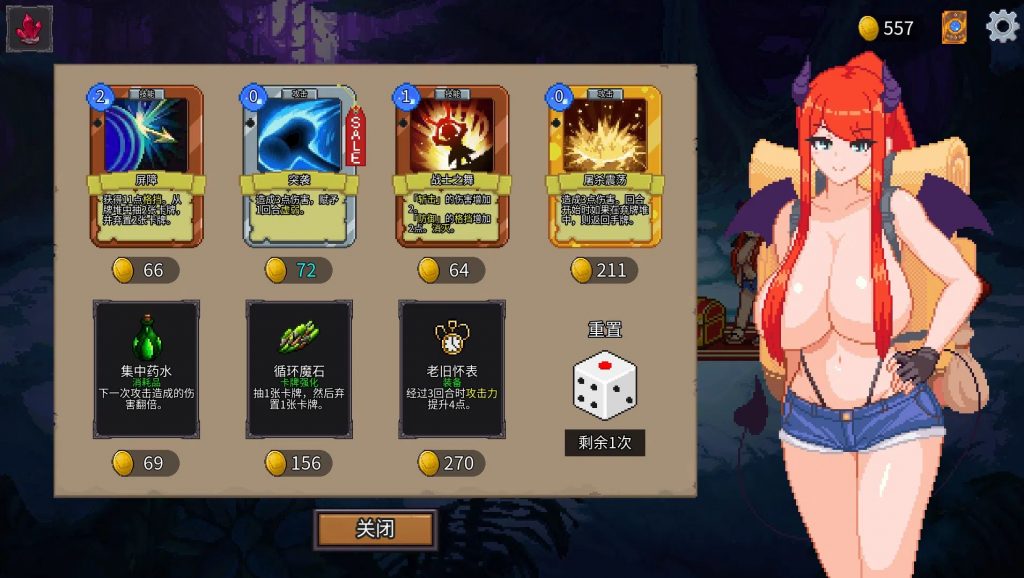The image size is (1024, 578).
Task: Click the 270 gold price tag
Action: tap(448, 463)
